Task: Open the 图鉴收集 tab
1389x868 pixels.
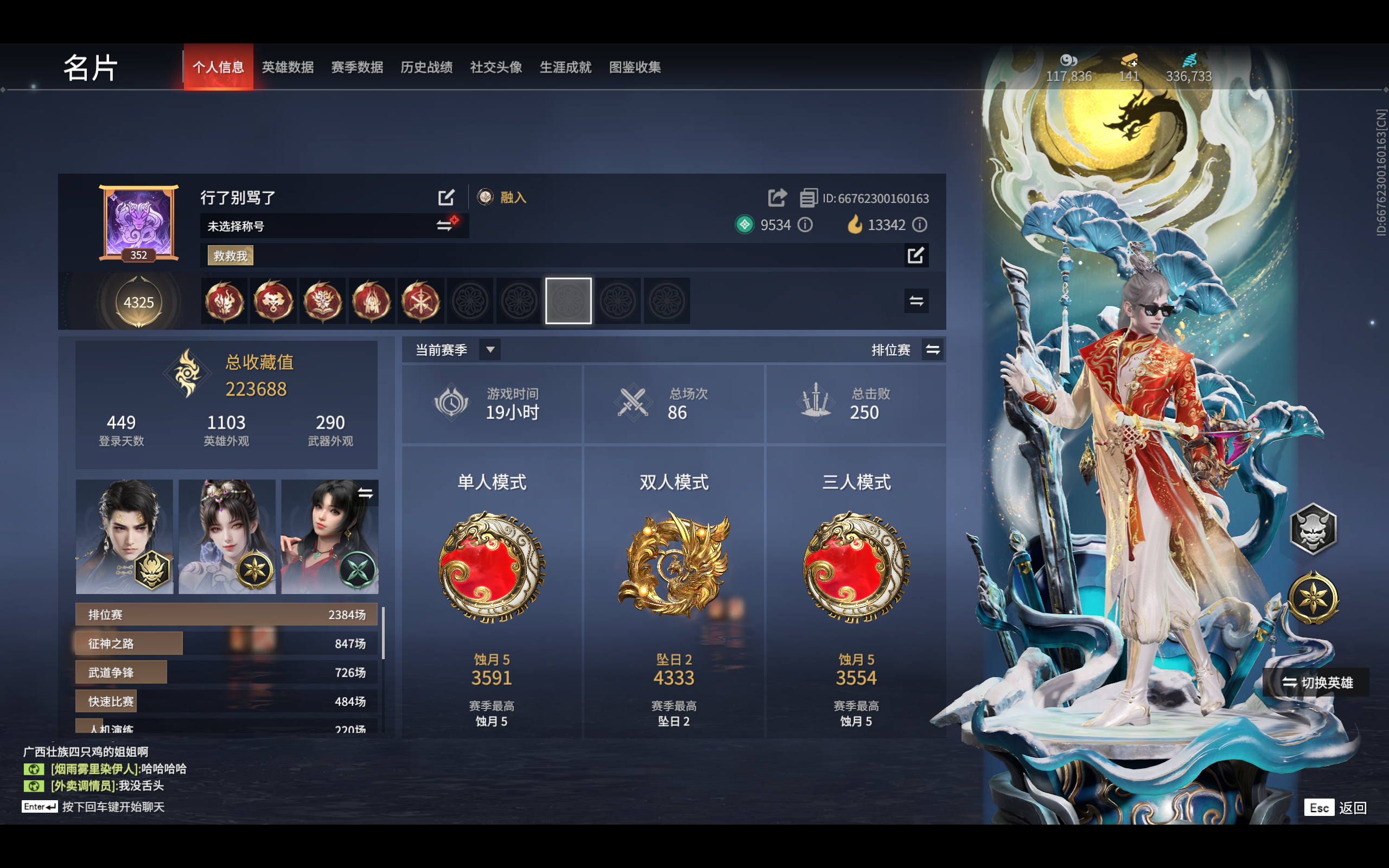Action: 635,67
